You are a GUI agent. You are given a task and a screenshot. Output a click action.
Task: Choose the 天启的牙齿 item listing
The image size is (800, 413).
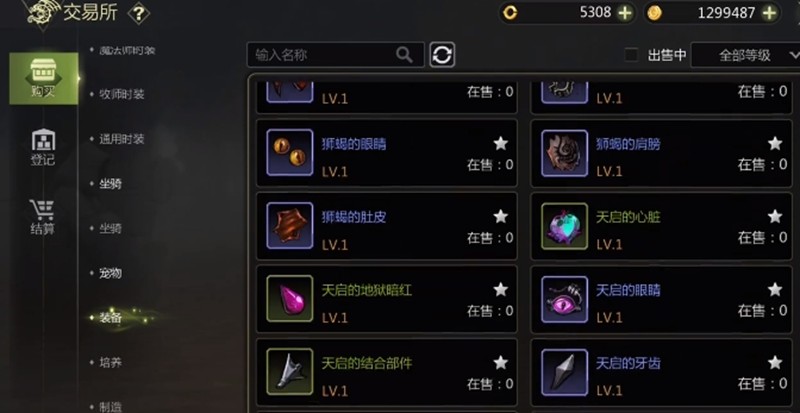(659, 372)
